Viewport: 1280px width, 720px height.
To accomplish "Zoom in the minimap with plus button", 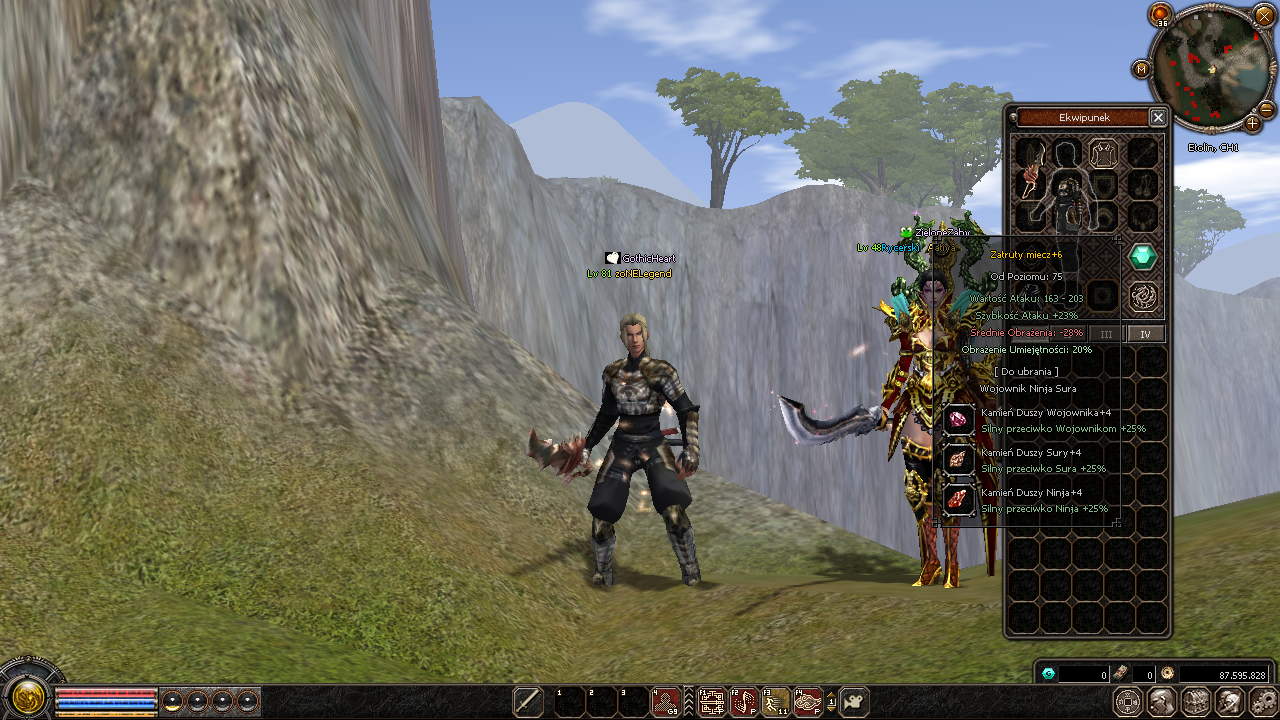I will [x=1252, y=124].
